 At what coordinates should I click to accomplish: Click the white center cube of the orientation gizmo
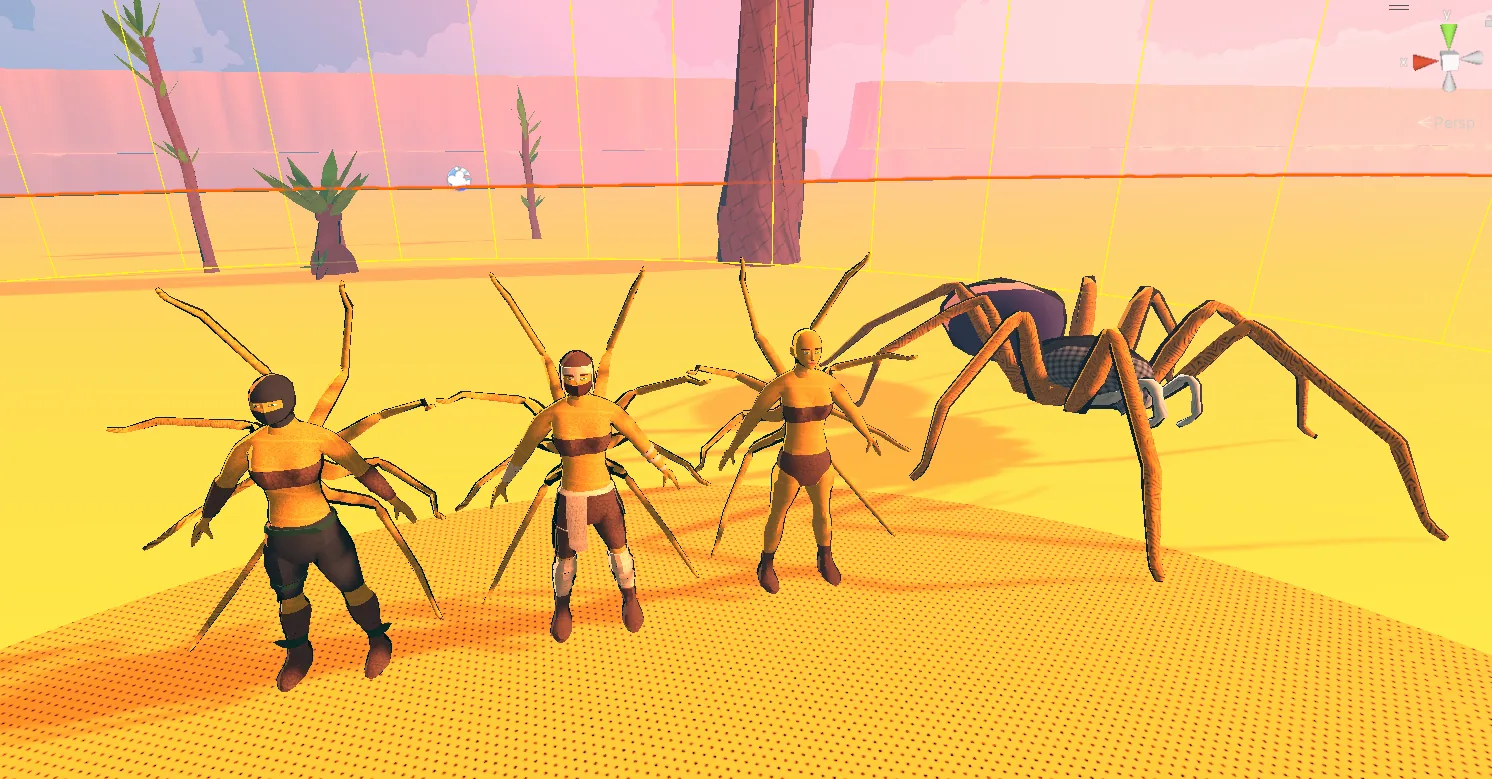click(x=1449, y=62)
